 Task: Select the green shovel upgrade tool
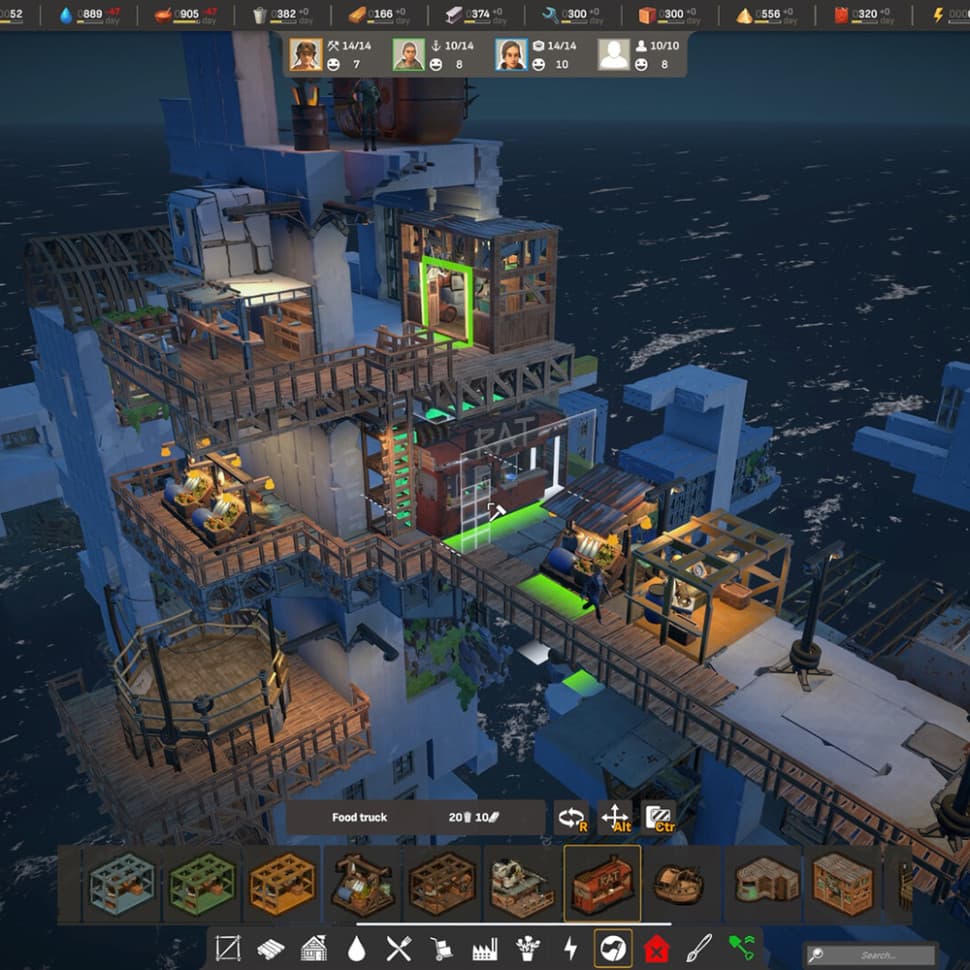pyautogui.click(x=741, y=947)
